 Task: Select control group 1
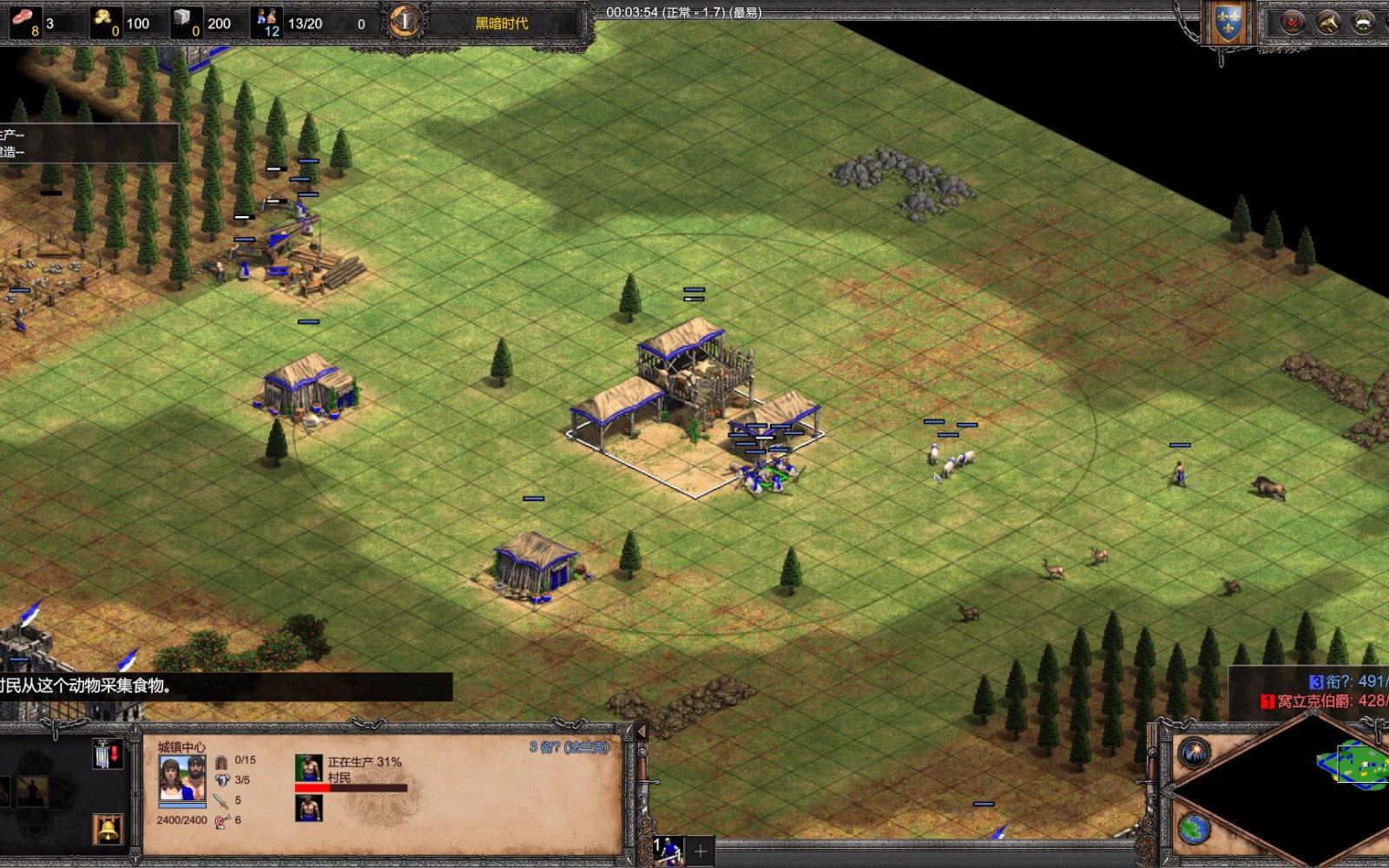click(668, 851)
